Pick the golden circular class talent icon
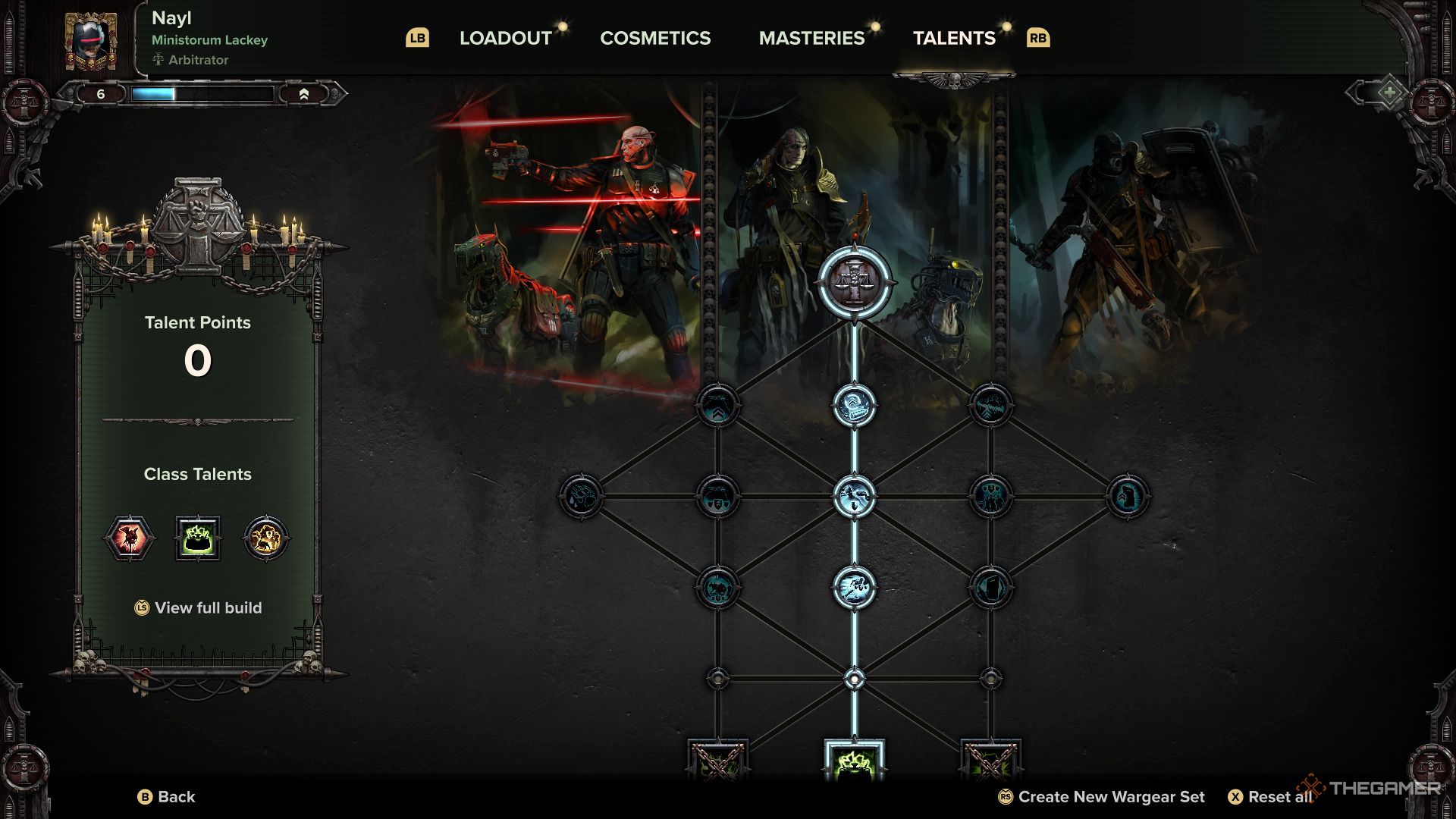The width and height of the screenshot is (1456, 819). pyautogui.click(x=265, y=538)
